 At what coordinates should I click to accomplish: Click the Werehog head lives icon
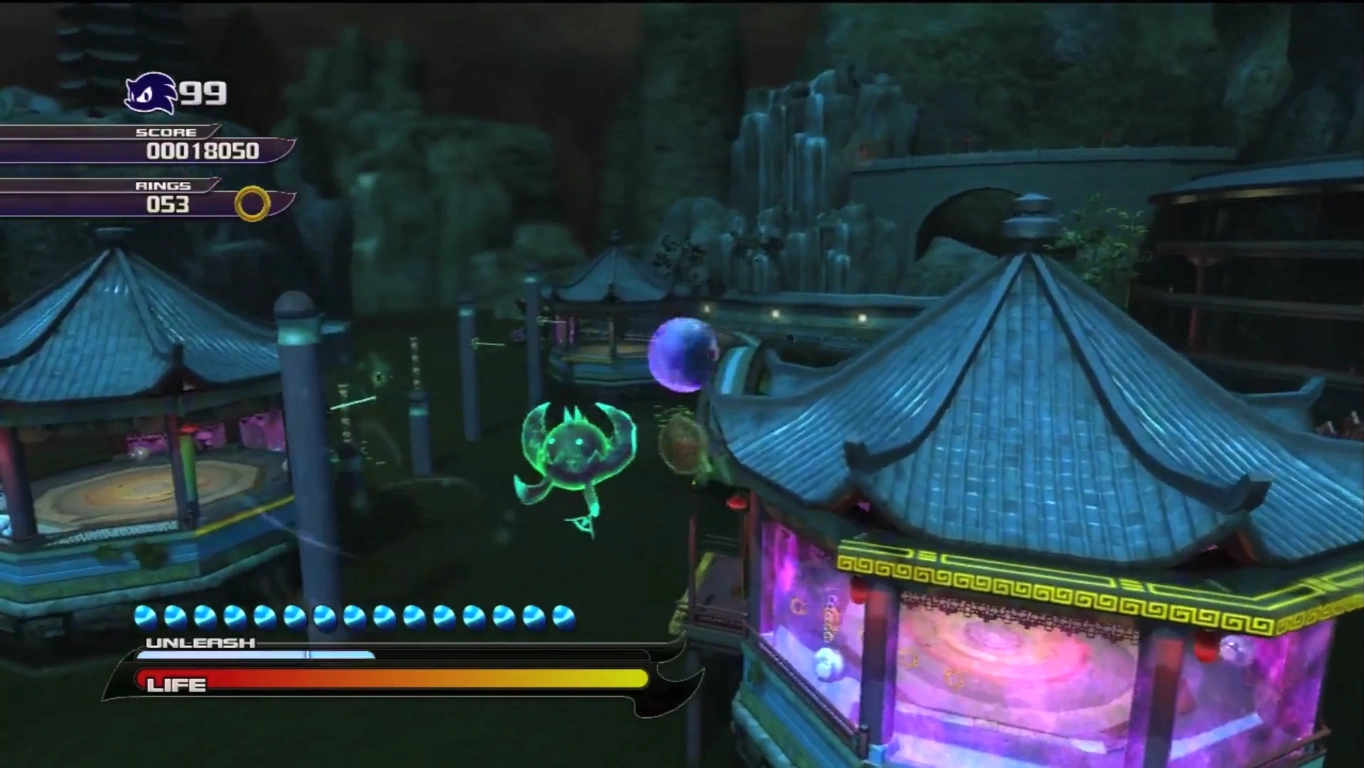click(x=150, y=94)
